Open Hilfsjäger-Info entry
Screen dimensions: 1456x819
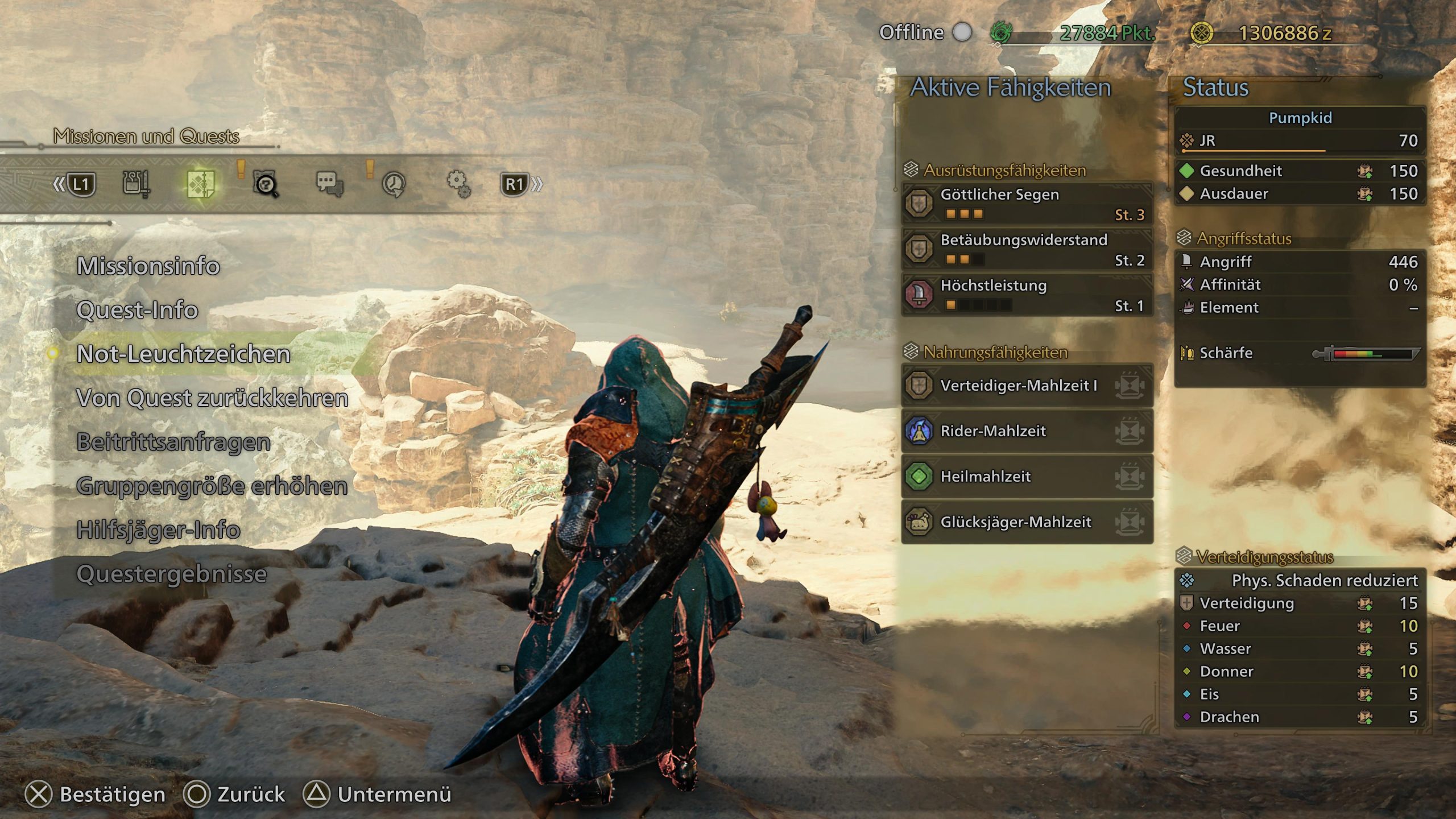(158, 530)
